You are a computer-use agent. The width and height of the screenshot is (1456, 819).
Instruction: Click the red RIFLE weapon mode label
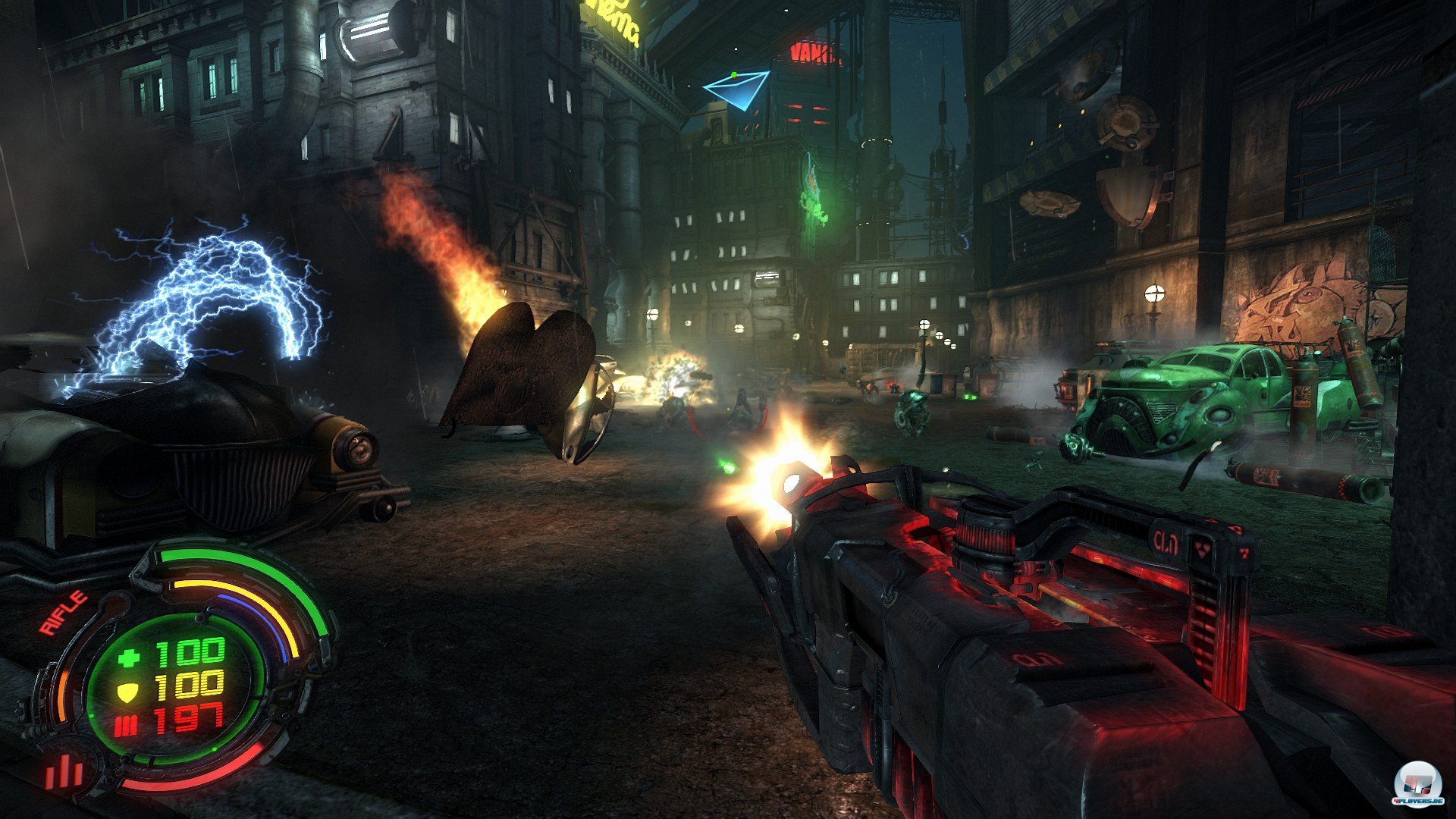point(63,613)
